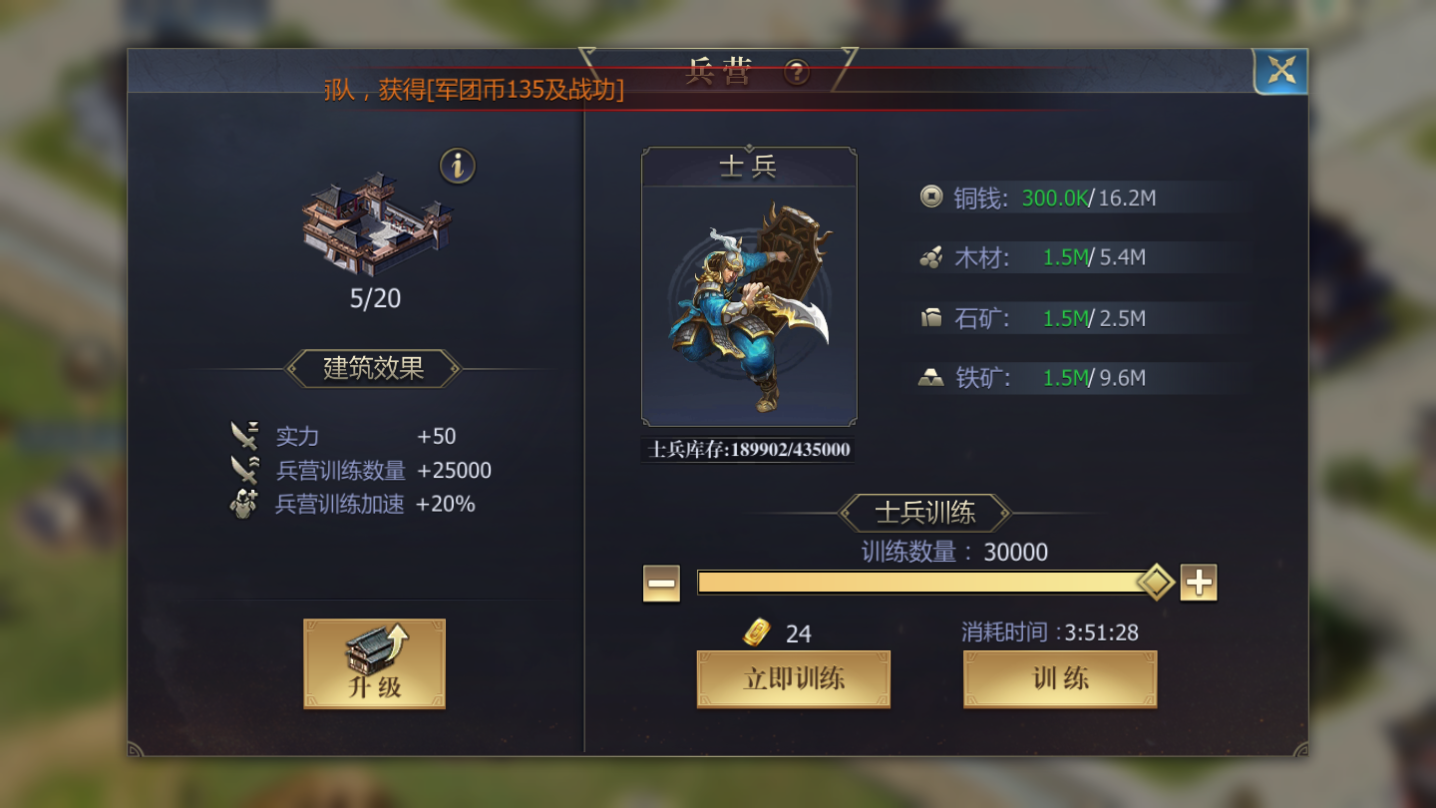The width and height of the screenshot is (1436, 808).
Task: Click the info (i) icon beside the building
Action: (x=459, y=164)
